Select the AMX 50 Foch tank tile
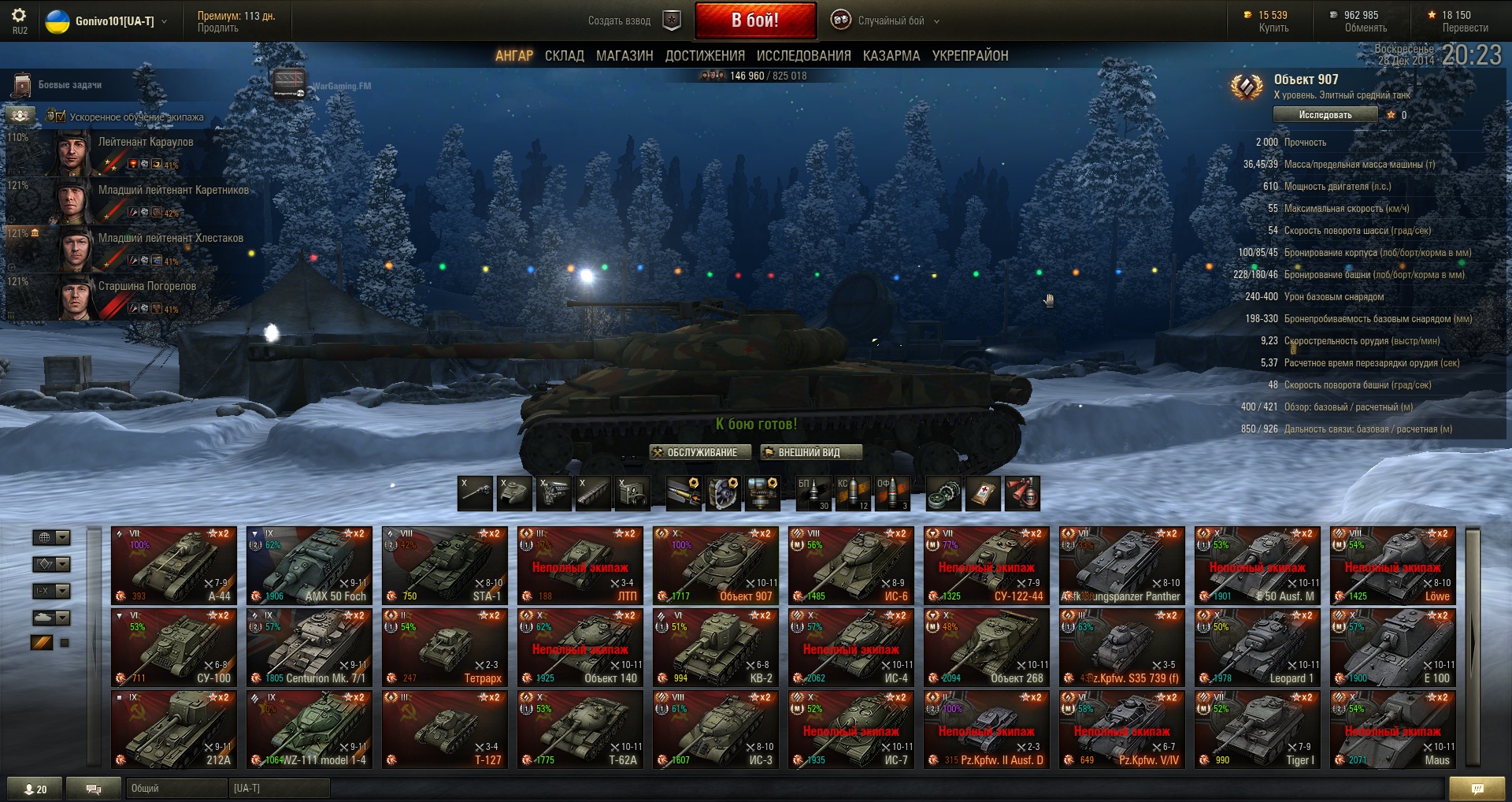Viewport: 1512px width, 802px height. pos(309,566)
